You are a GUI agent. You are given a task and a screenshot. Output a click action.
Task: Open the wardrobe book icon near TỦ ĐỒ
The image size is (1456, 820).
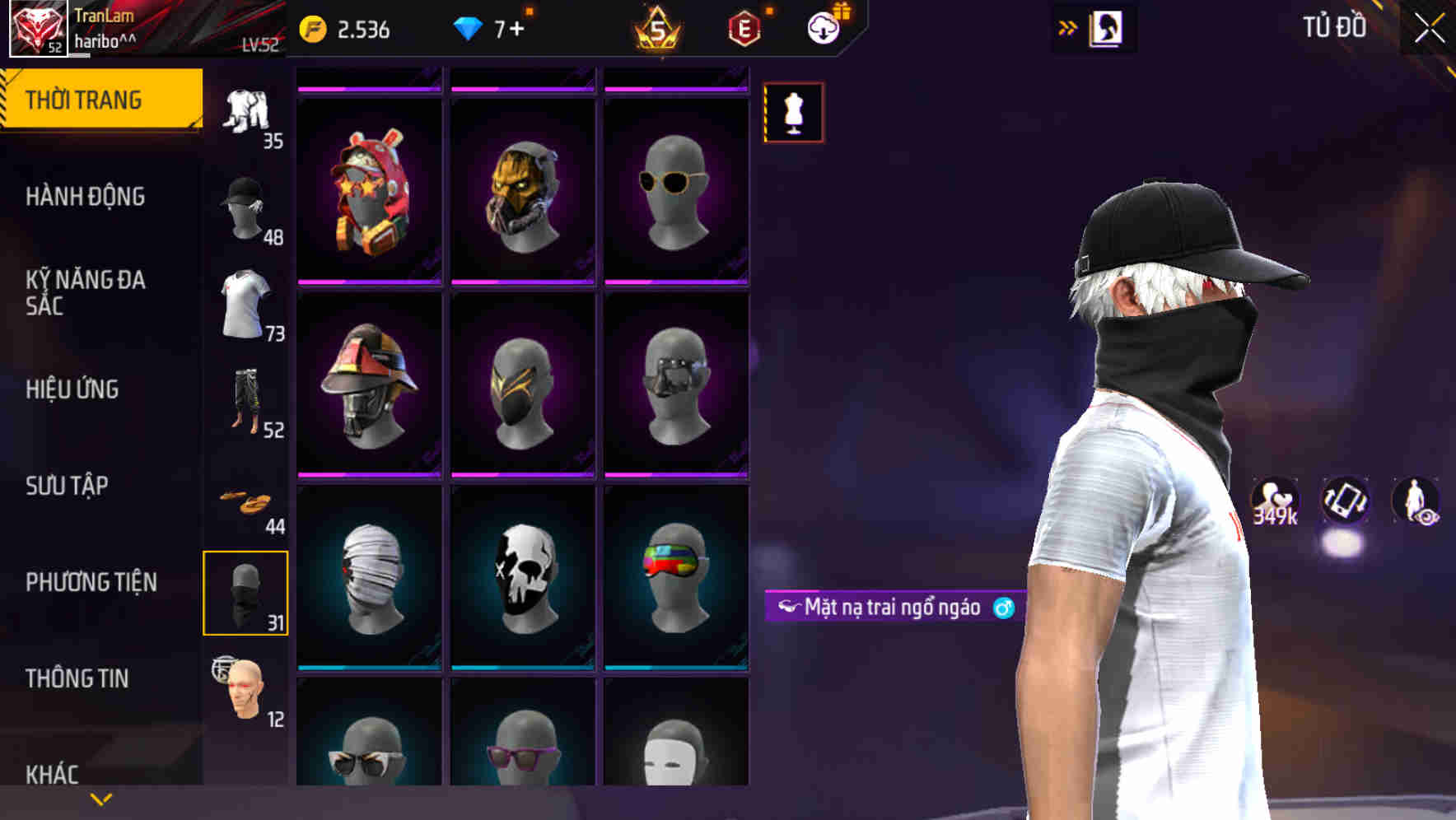click(x=1106, y=27)
